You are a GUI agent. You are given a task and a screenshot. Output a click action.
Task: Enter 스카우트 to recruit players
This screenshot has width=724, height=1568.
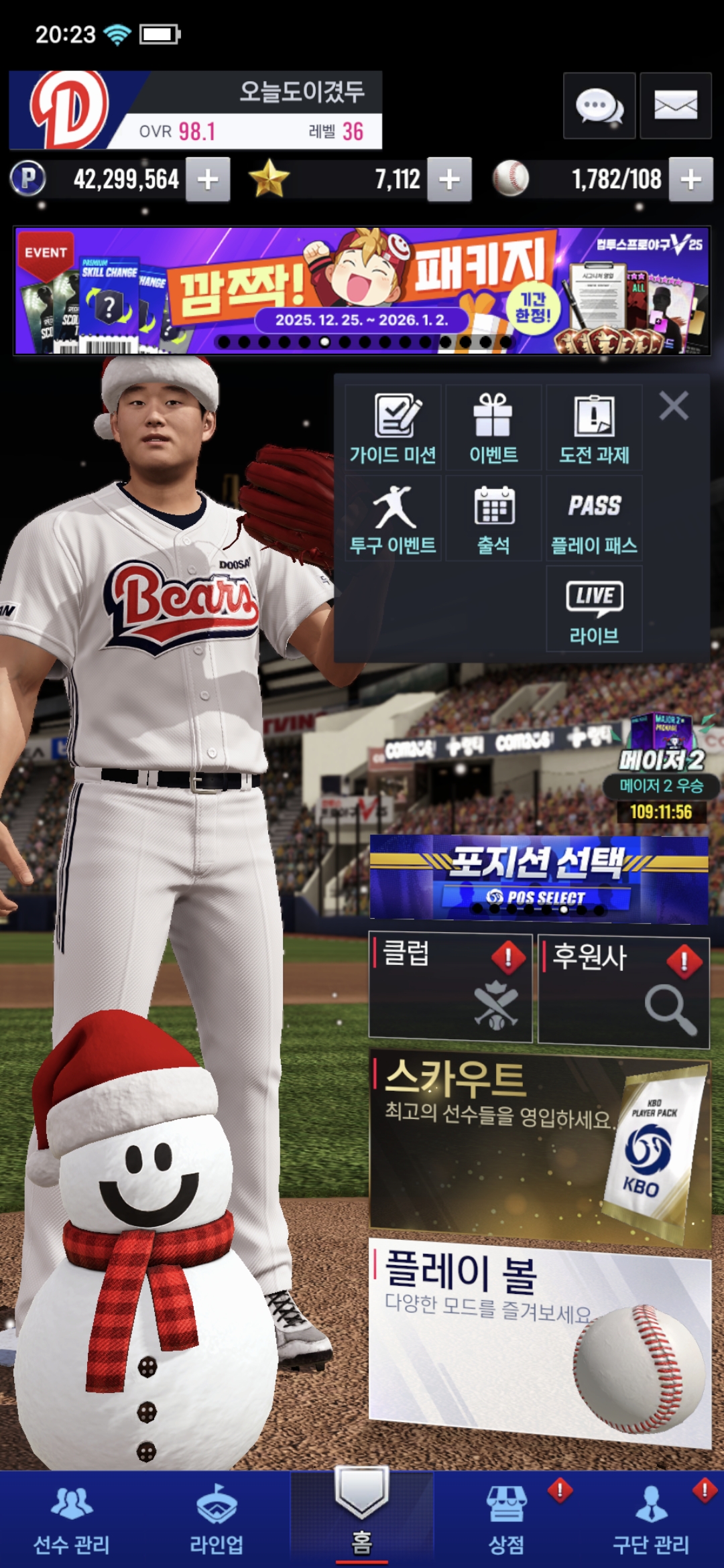pyautogui.click(x=539, y=1146)
